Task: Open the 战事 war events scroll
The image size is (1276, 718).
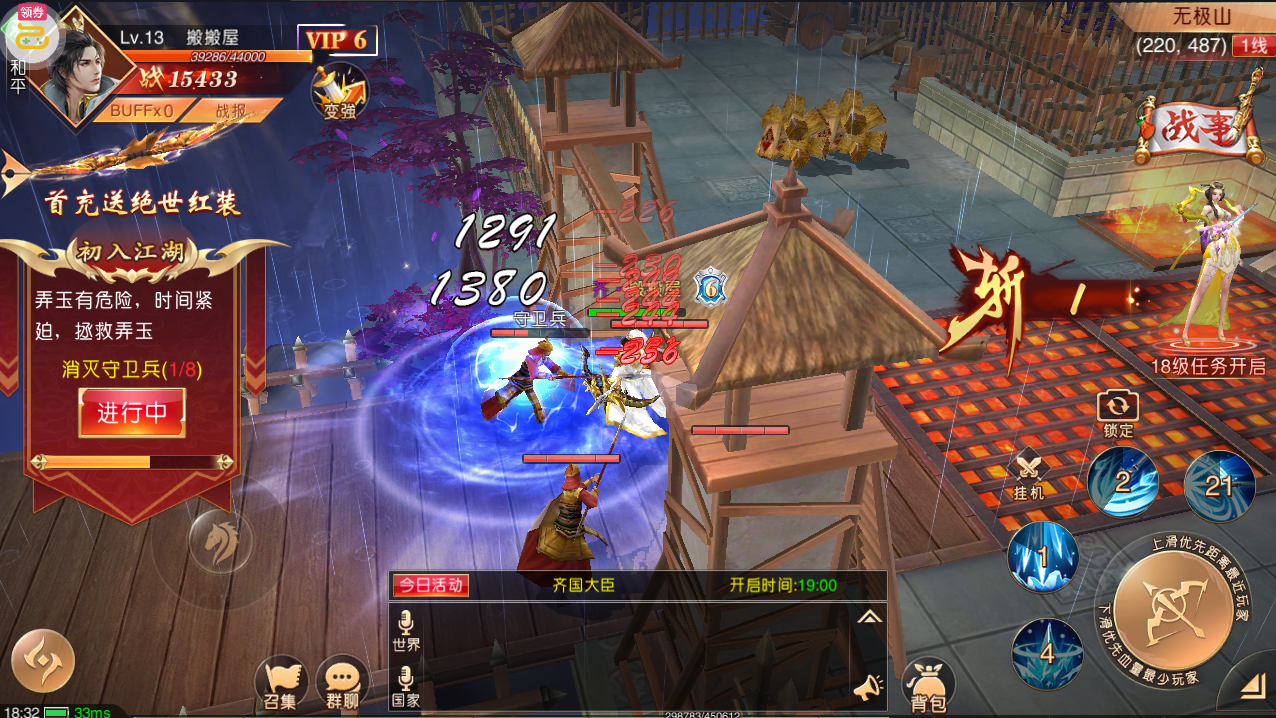Action: [x=1199, y=133]
